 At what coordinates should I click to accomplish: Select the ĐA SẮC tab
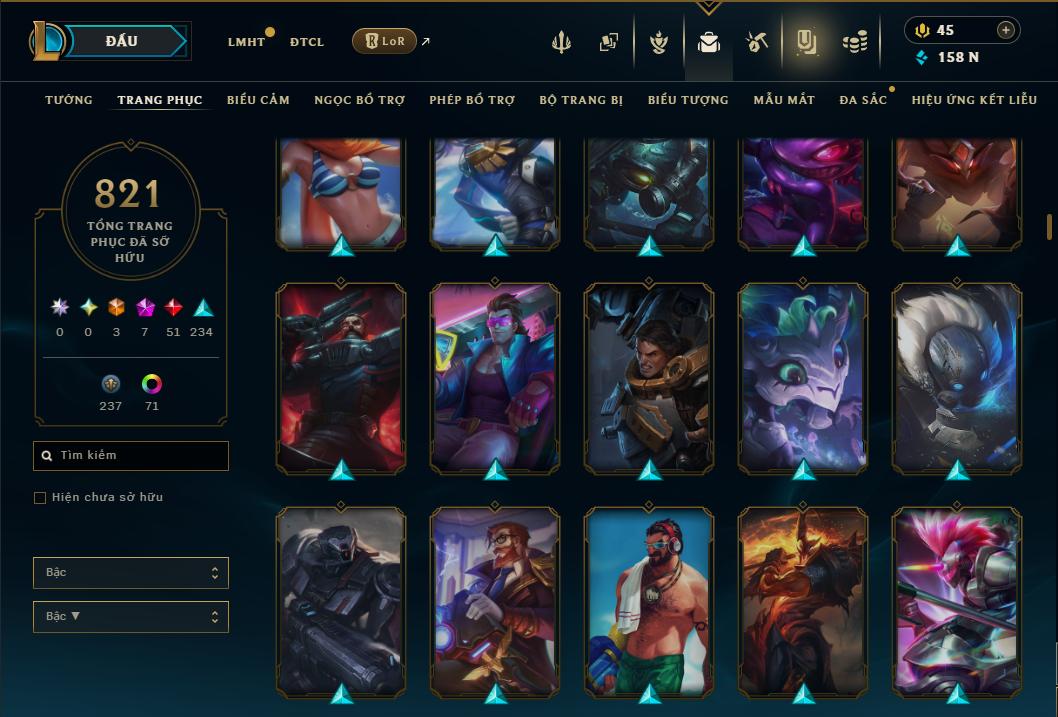(863, 100)
